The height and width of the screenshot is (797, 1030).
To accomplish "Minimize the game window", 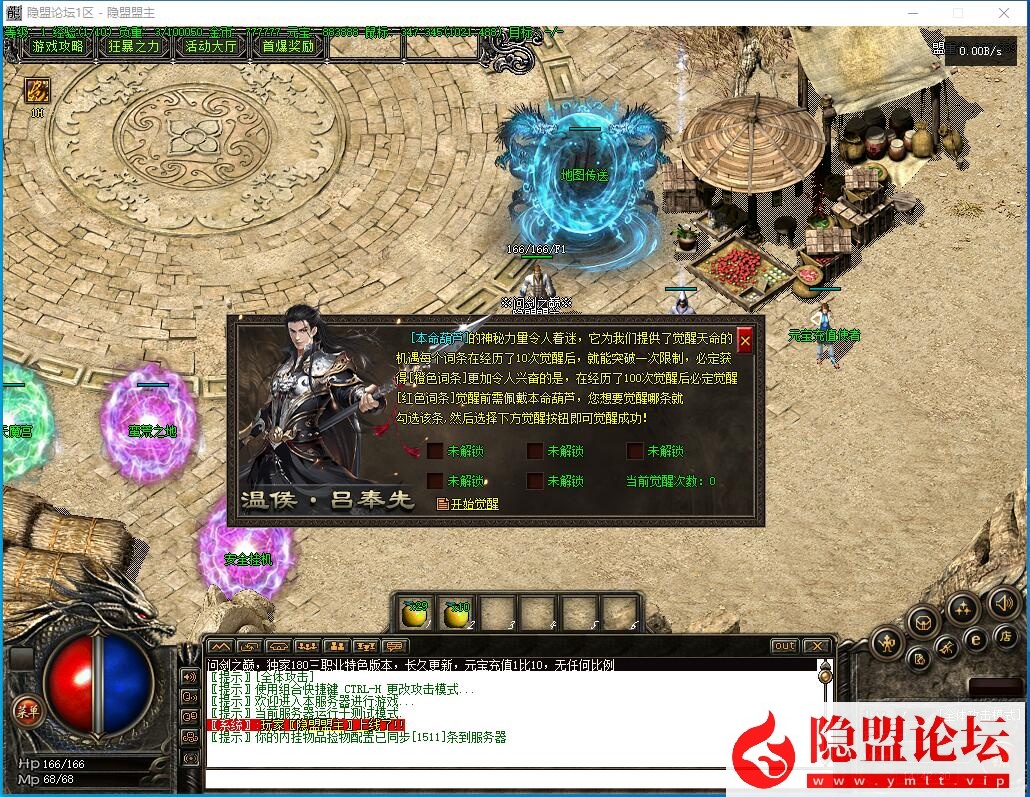I will click(912, 13).
